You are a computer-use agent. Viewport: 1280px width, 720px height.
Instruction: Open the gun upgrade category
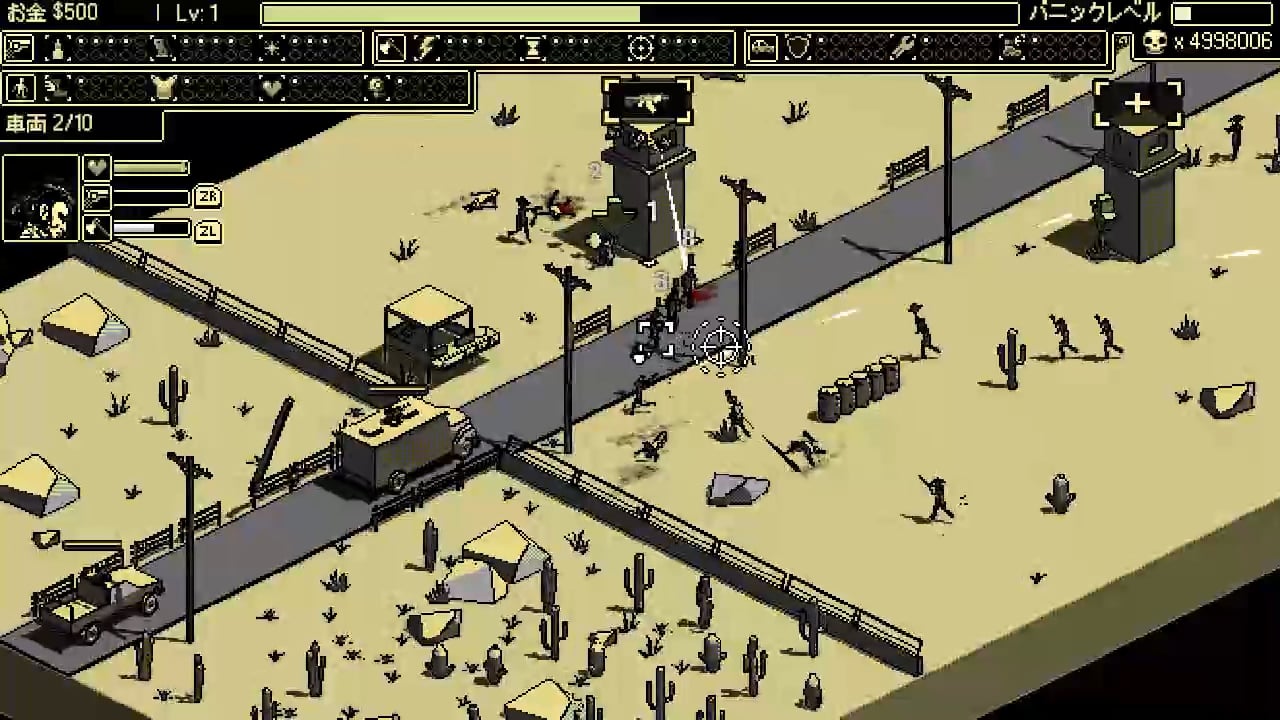tap(20, 48)
